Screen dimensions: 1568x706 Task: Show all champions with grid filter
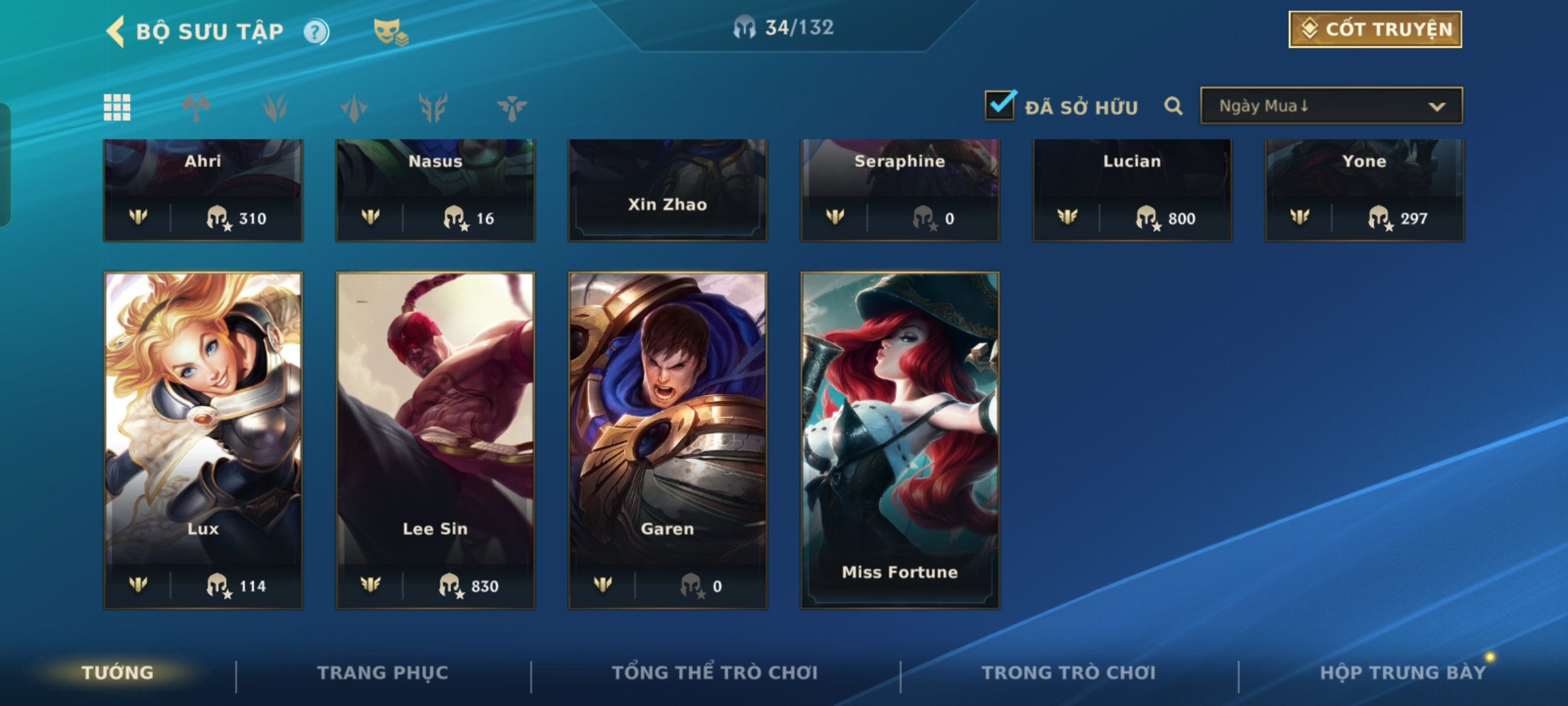117,107
